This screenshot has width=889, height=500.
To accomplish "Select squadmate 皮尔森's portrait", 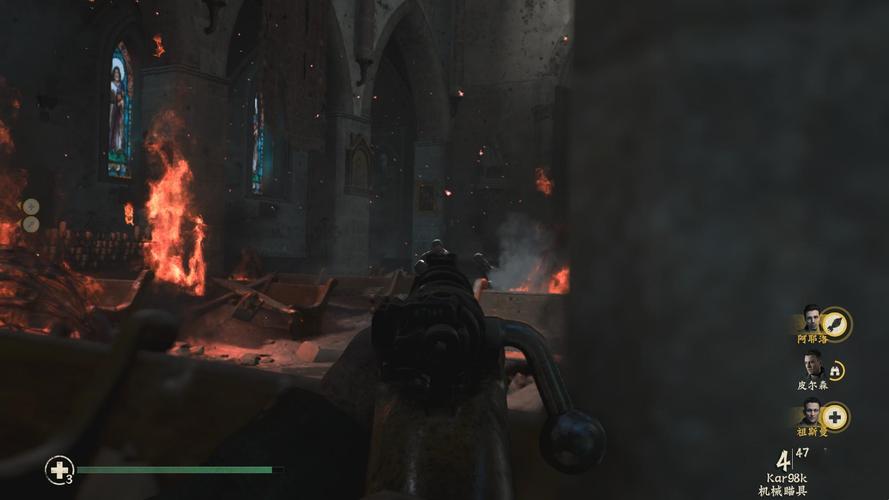I will point(811,365).
